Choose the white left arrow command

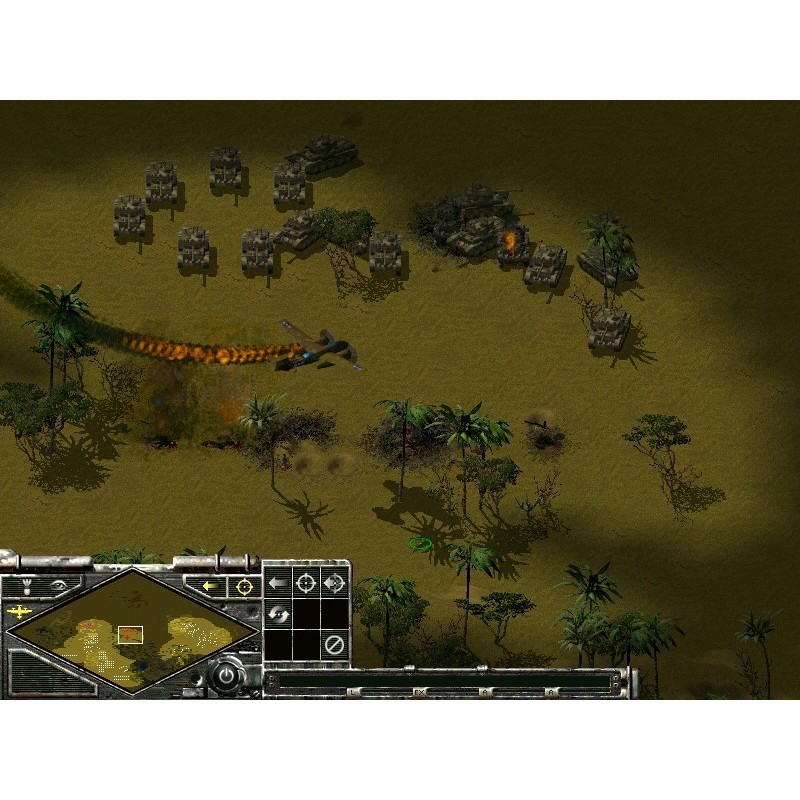click(x=277, y=583)
